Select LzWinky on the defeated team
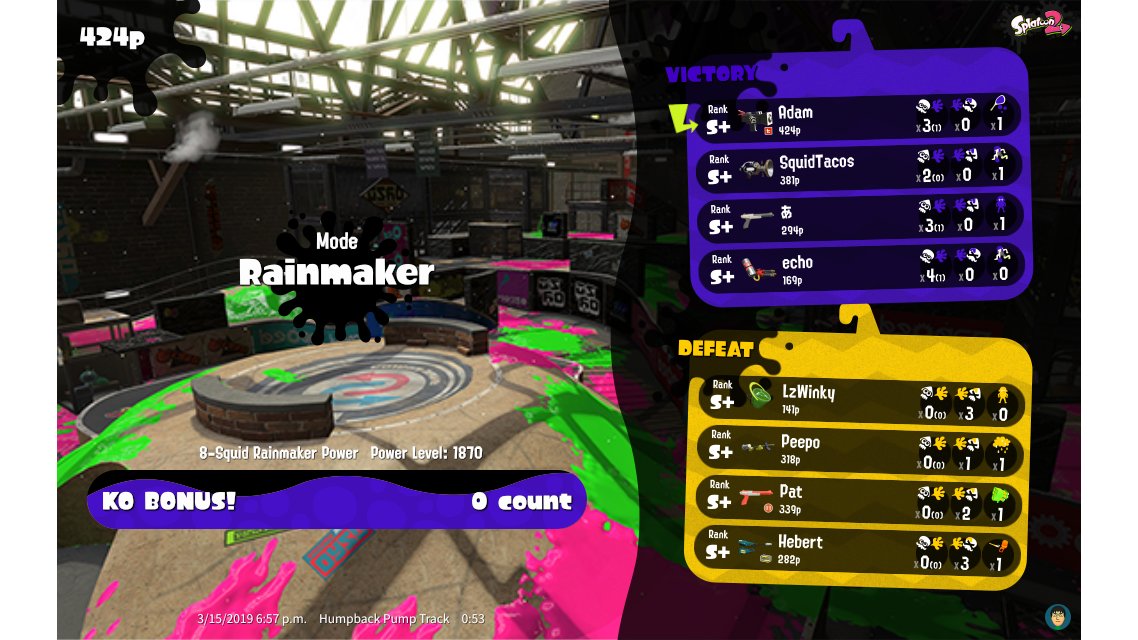 (860, 399)
